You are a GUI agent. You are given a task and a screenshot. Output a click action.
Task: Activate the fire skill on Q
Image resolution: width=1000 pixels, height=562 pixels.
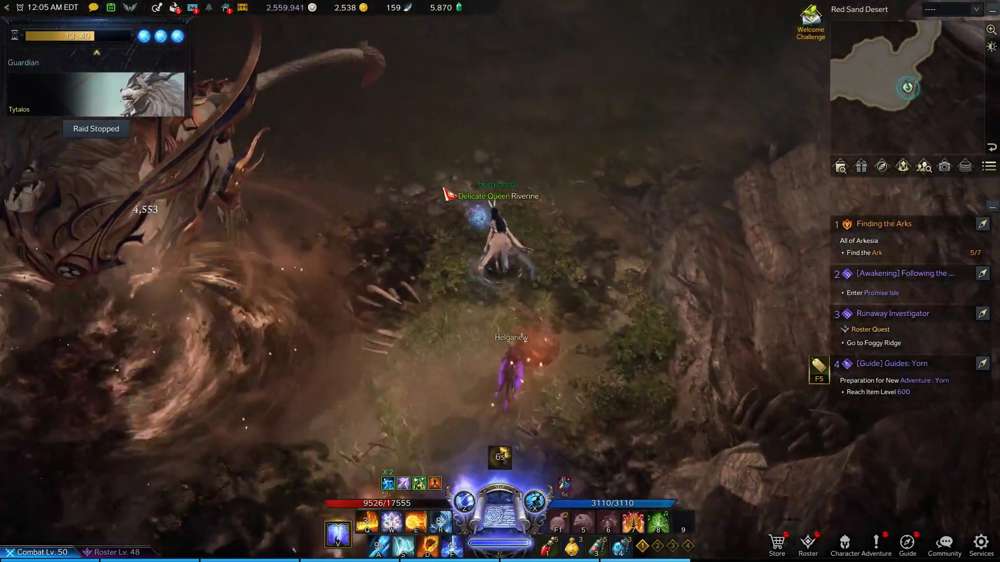pyautogui.click(x=367, y=522)
